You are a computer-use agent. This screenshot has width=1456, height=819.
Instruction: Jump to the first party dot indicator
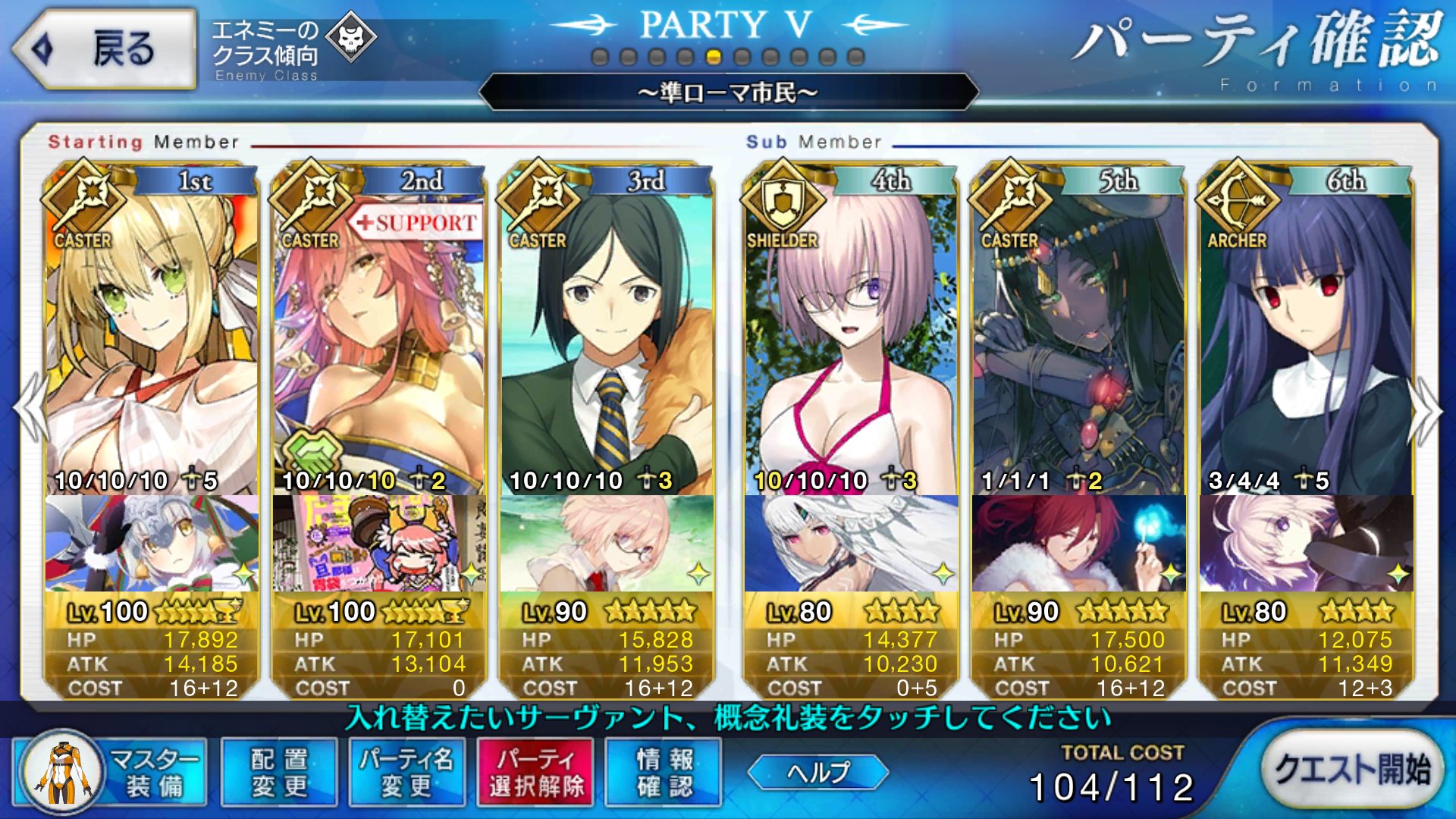coord(600,58)
